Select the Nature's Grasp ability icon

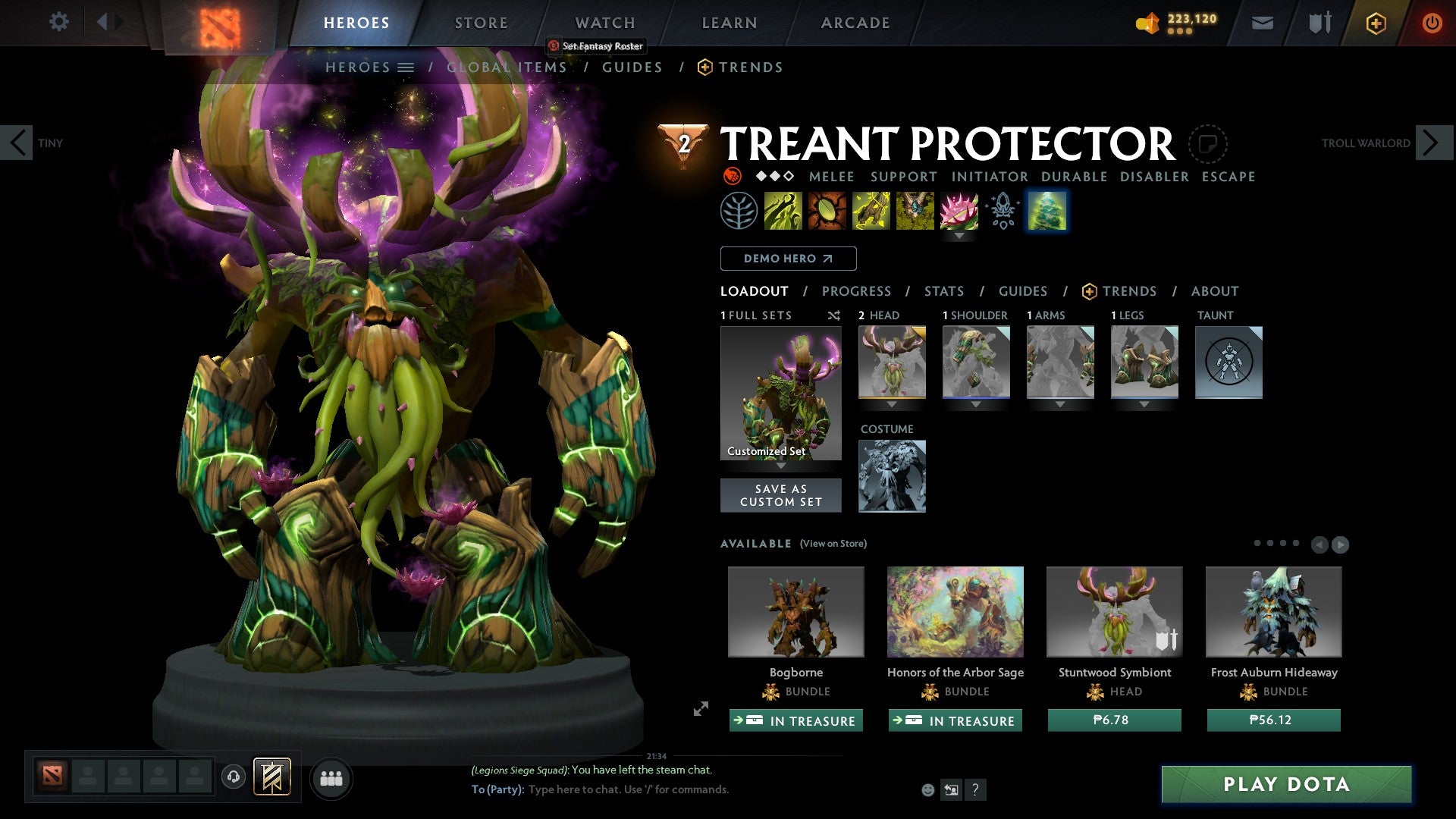(783, 211)
